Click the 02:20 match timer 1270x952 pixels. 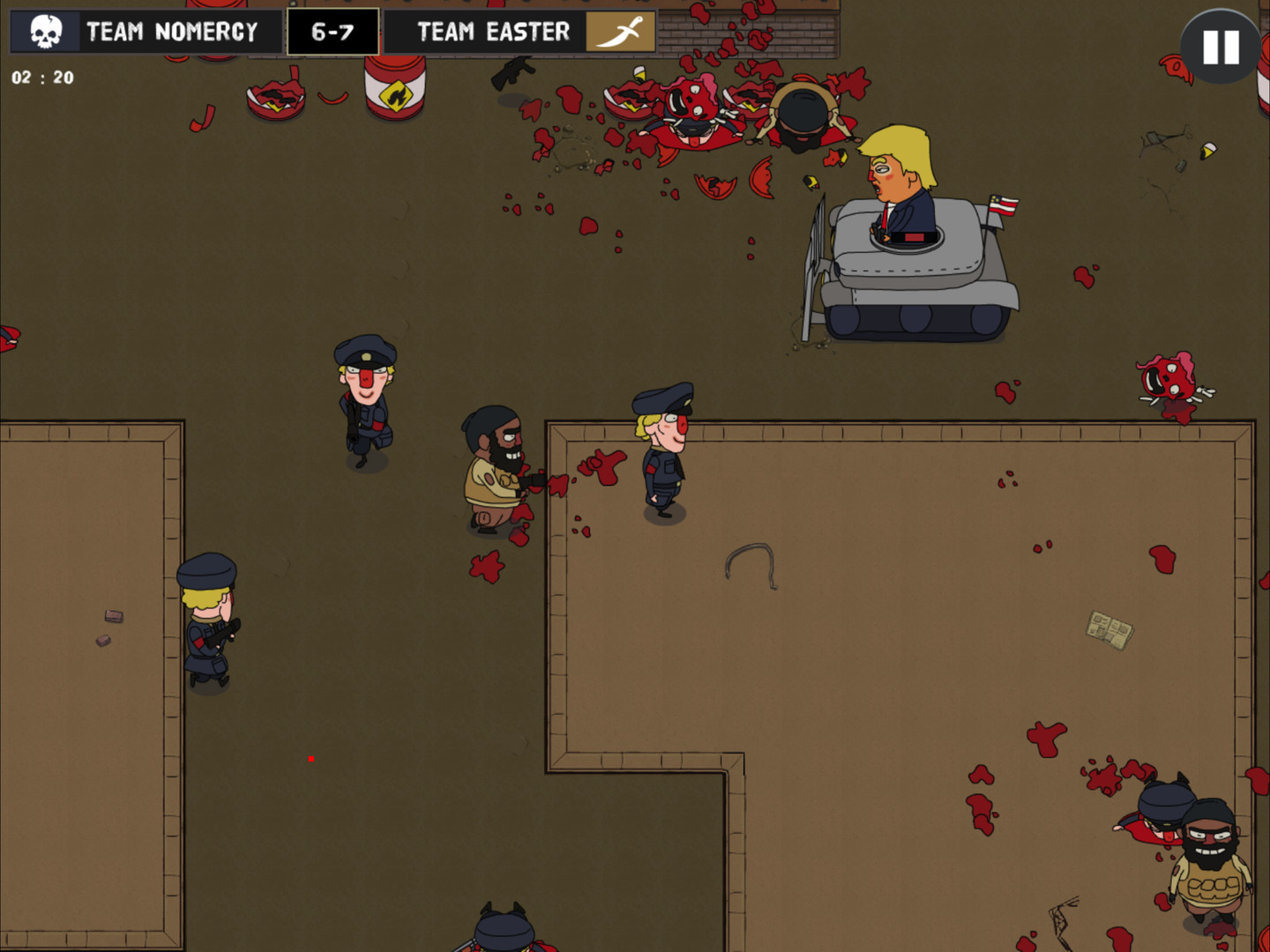[x=41, y=77]
